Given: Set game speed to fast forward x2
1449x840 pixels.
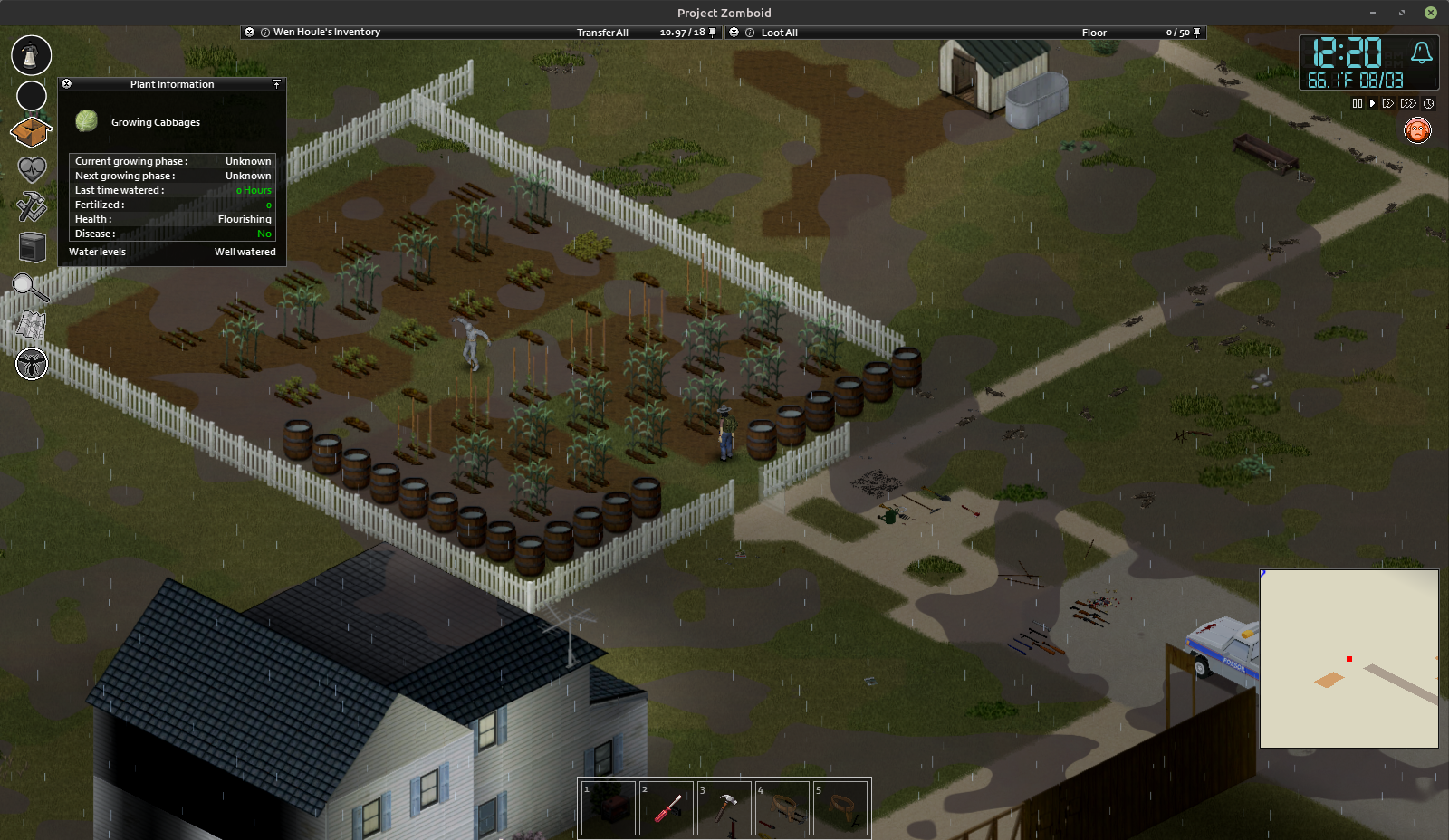Looking at the screenshot, I should tap(1387, 104).
